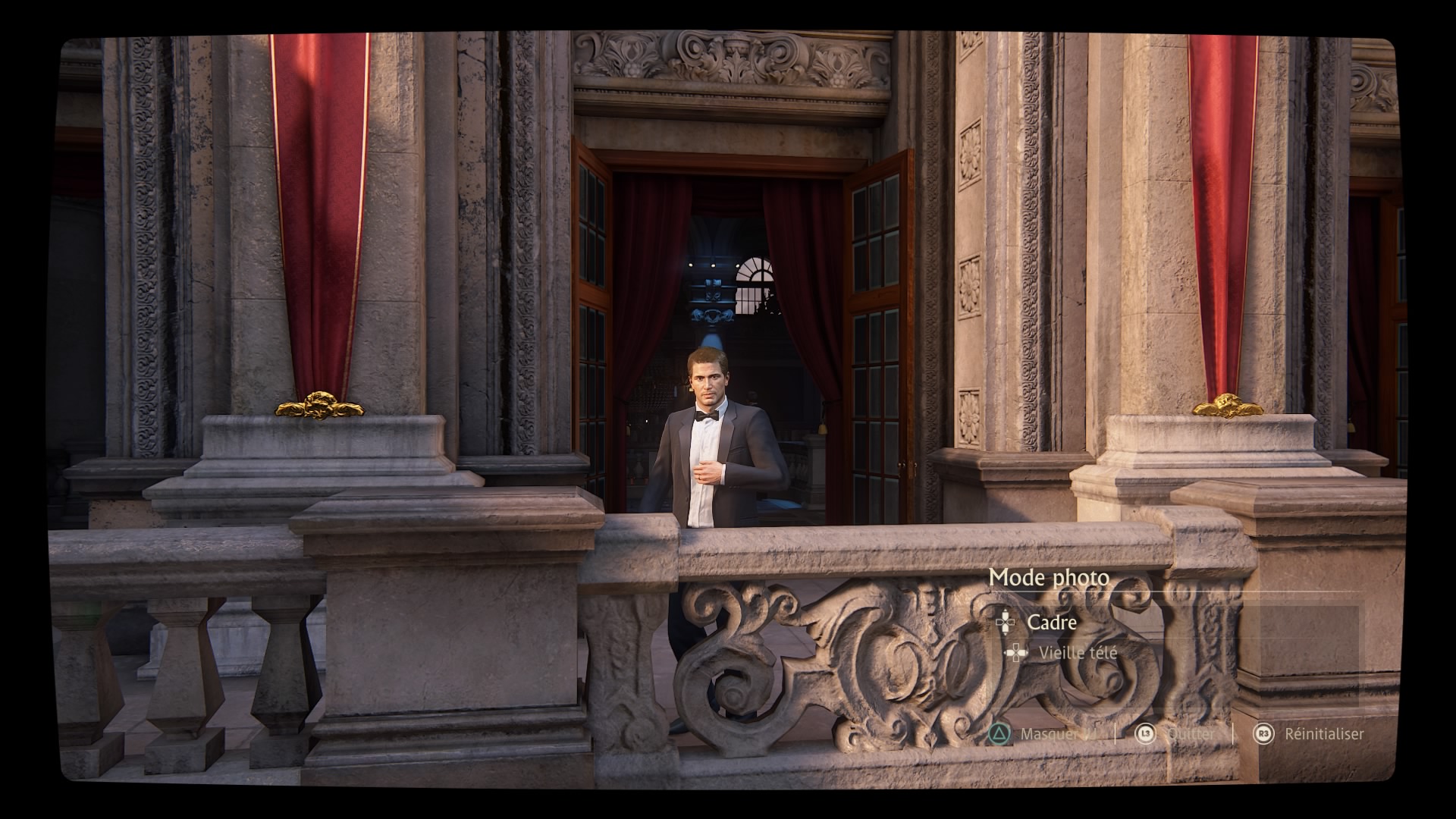Change the Vieille télé frame option

pyautogui.click(x=1077, y=653)
